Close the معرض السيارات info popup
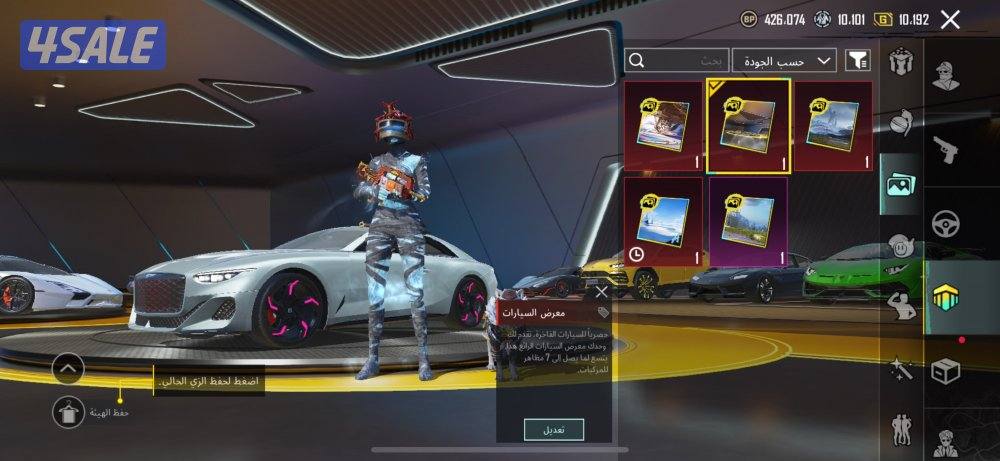This screenshot has height=461, width=1000. click(600, 293)
